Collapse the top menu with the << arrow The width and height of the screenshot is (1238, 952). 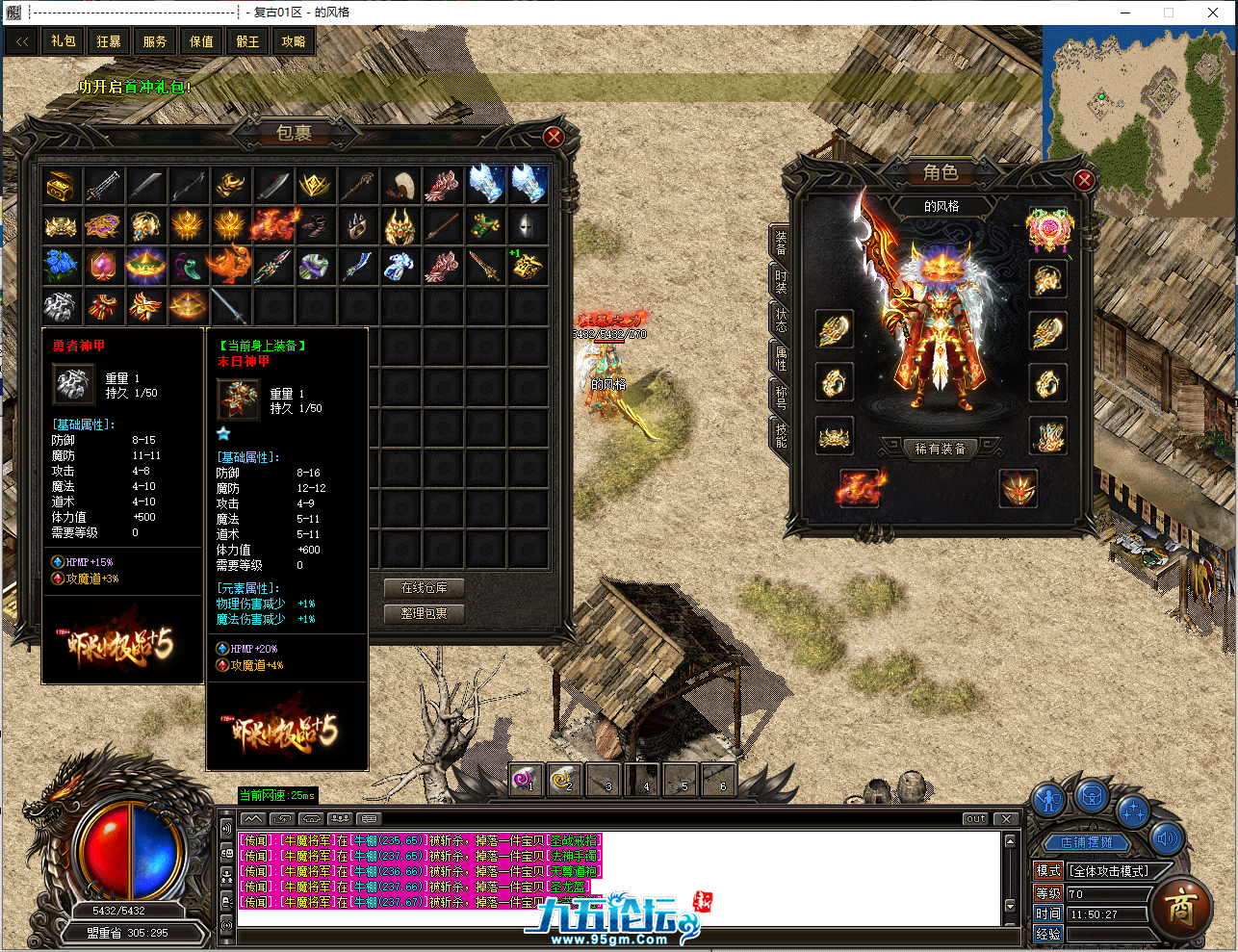pos(22,41)
